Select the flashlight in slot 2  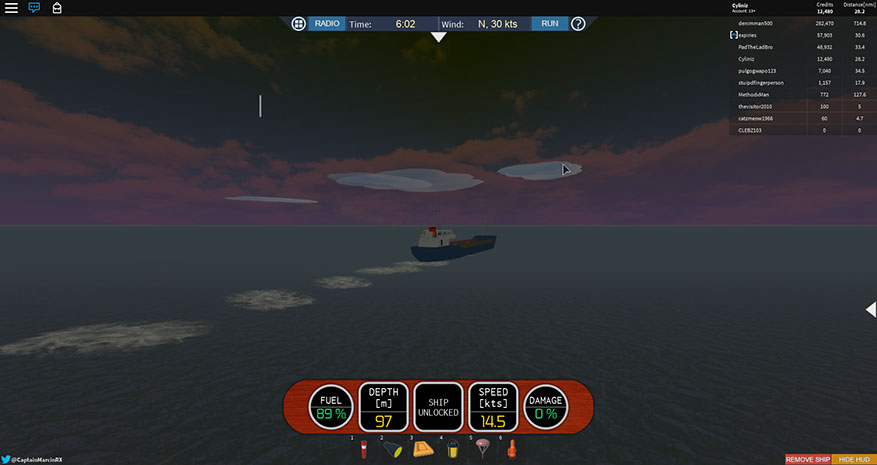393,449
